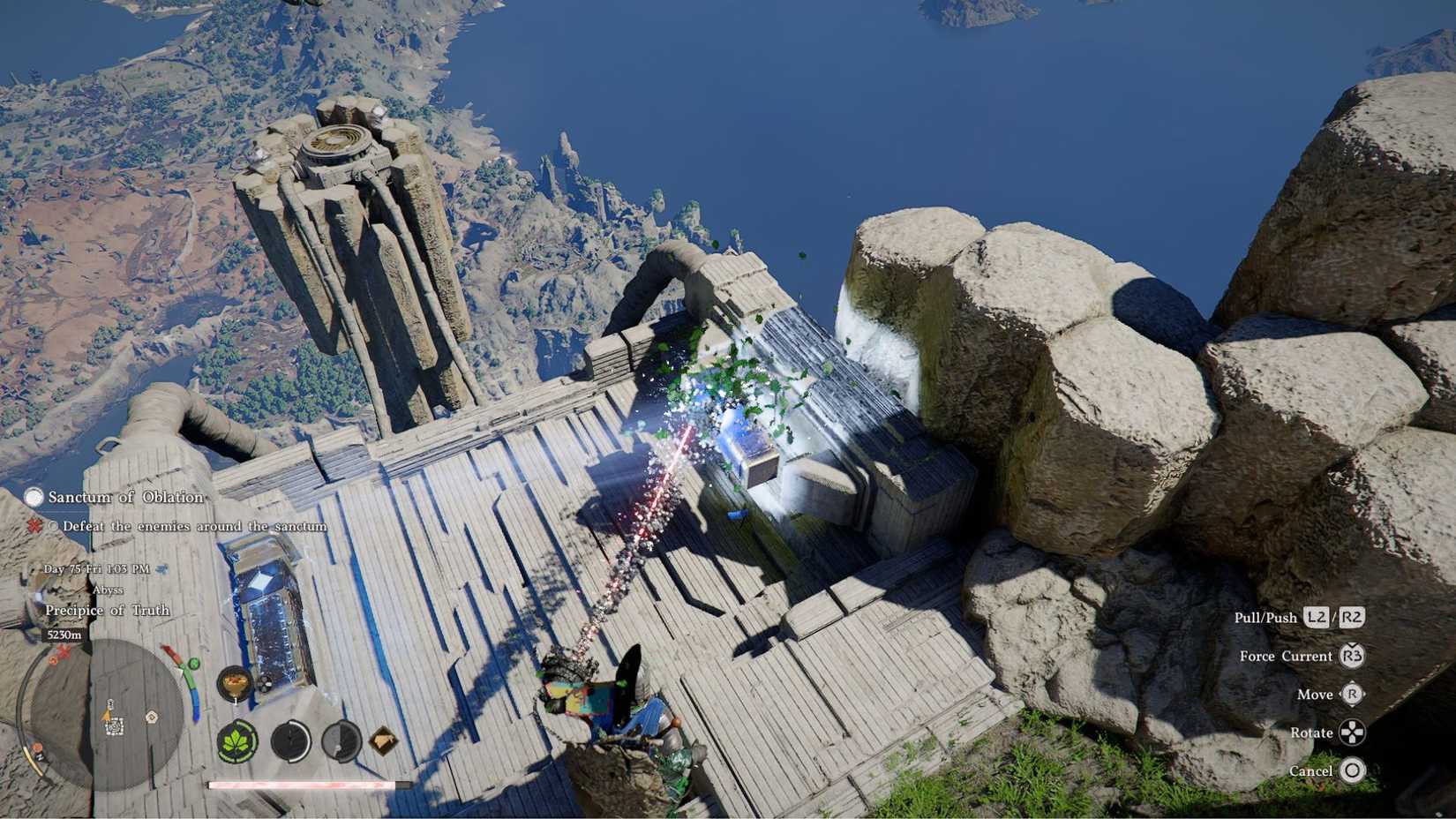Toggle the Sanctum of Oblation quest tracker circle
The image size is (1456, 819).
(35, 498)
